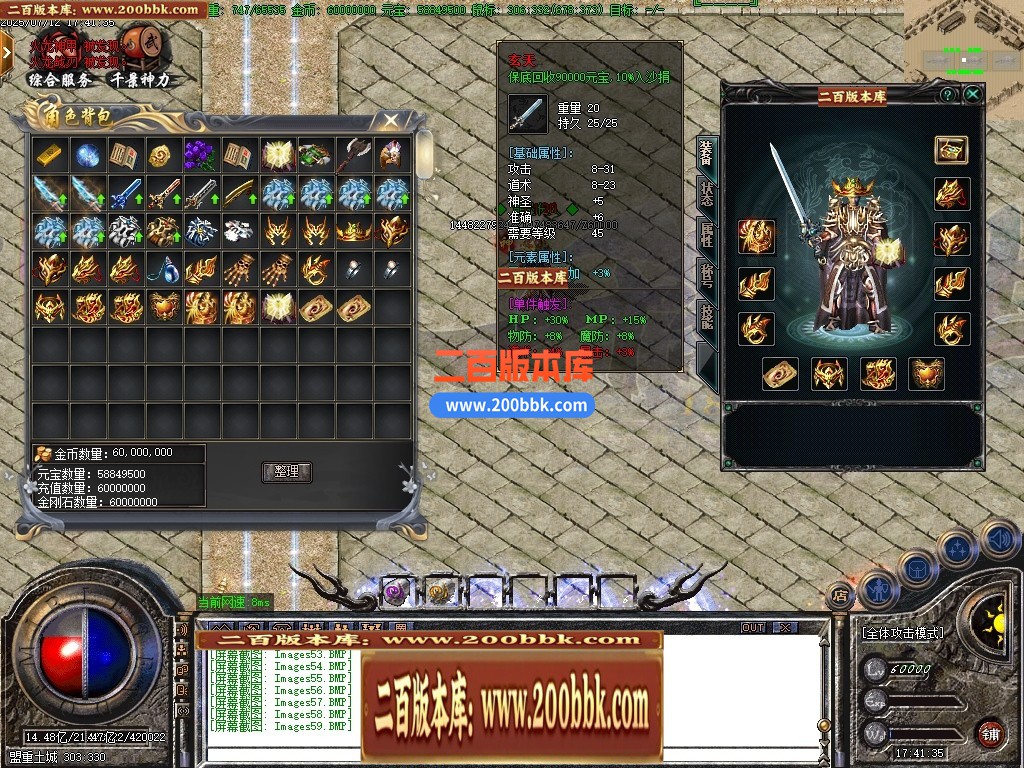Select the blue potion flask item
This screenshot has height=768, width=1024.
click(162, 269)
